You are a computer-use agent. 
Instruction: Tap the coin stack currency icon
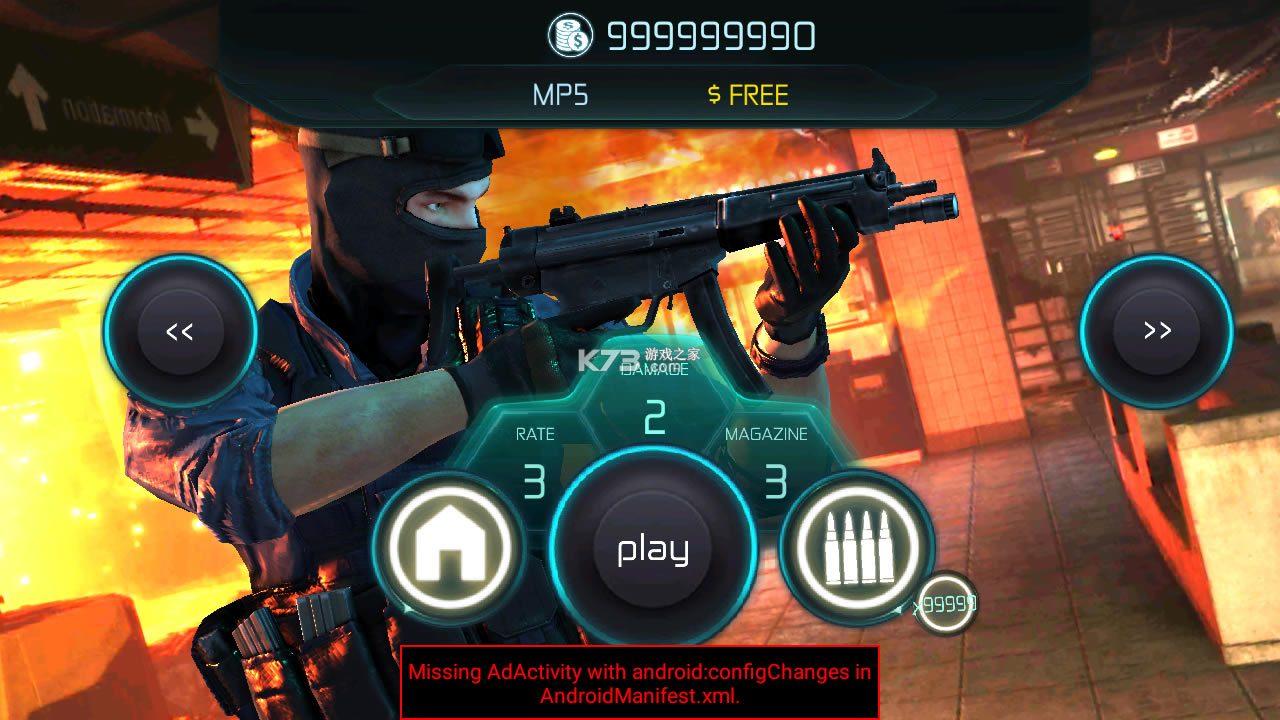tap(571, 36)
